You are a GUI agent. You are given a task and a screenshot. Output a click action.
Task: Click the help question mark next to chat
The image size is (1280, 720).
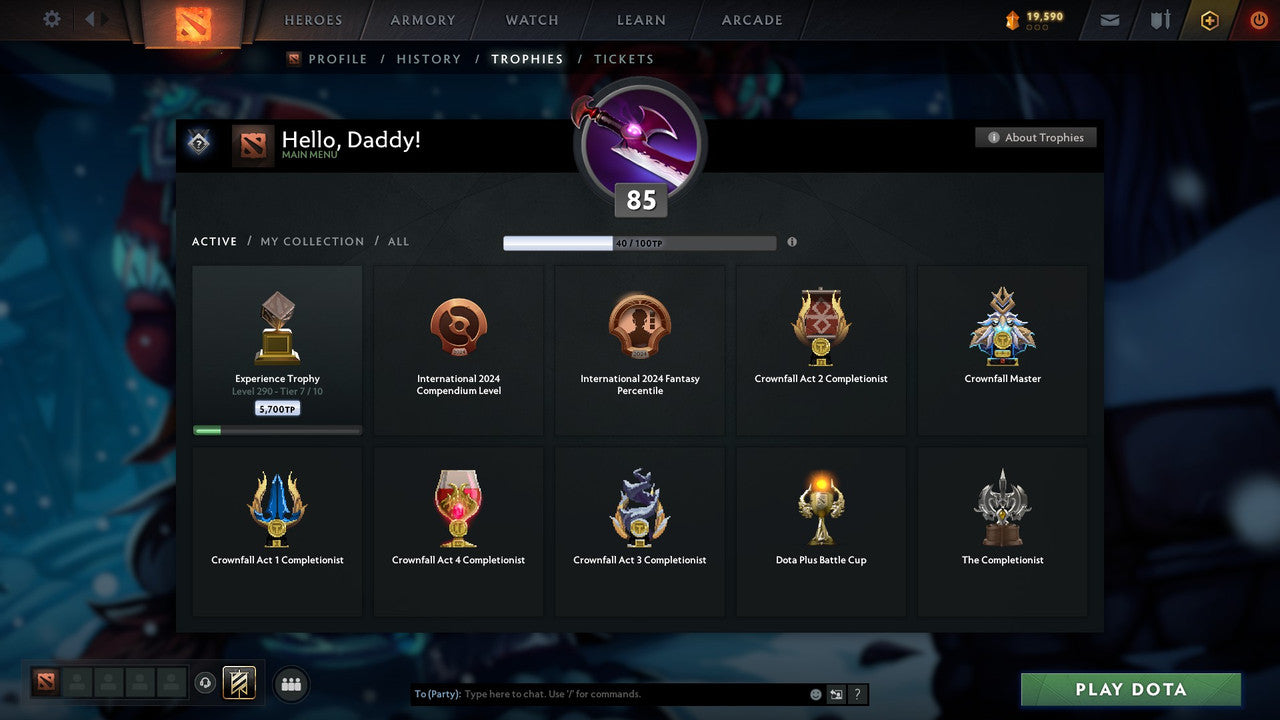[856, 693]
